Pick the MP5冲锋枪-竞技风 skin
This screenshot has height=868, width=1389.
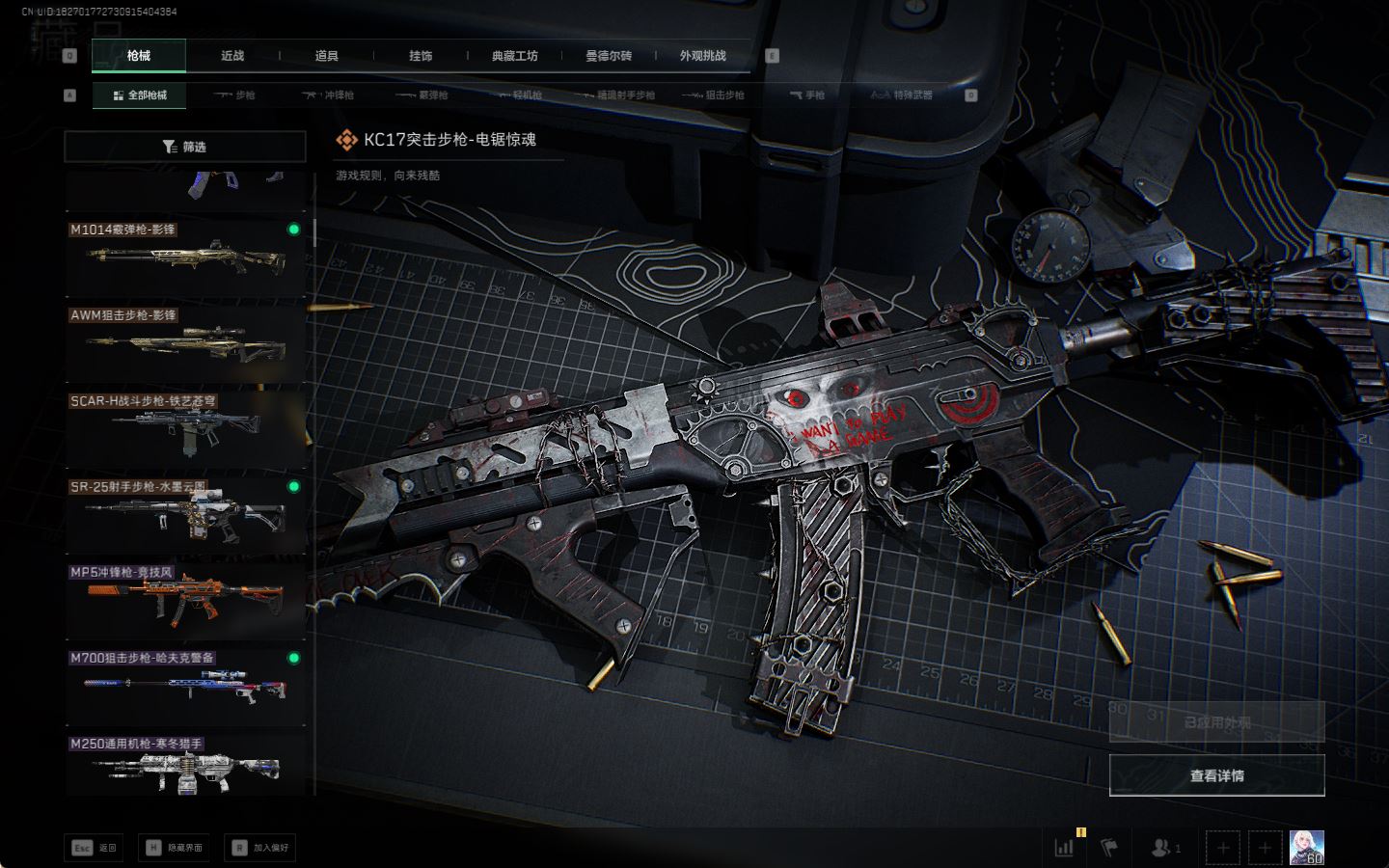(185, 600)
